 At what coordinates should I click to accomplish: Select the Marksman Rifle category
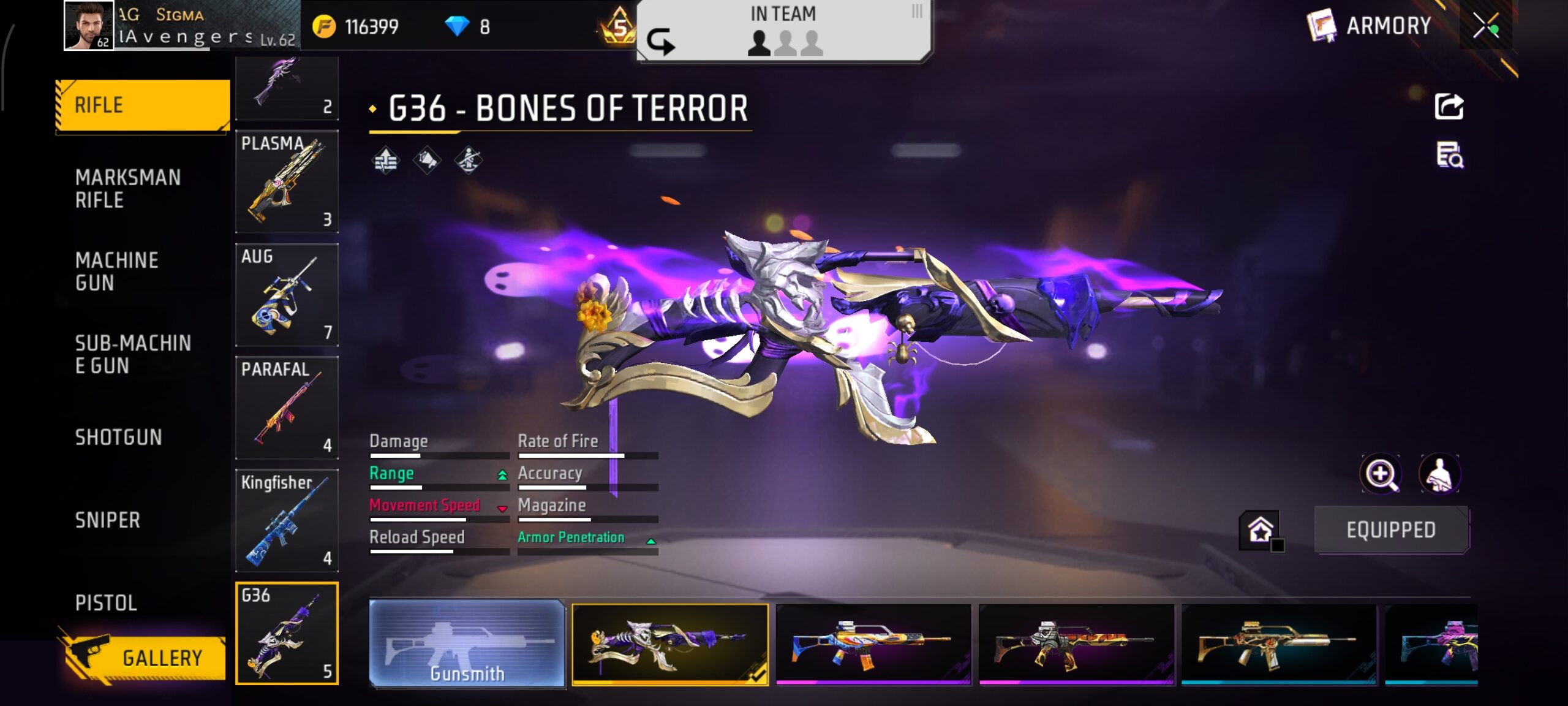point(128,188)
